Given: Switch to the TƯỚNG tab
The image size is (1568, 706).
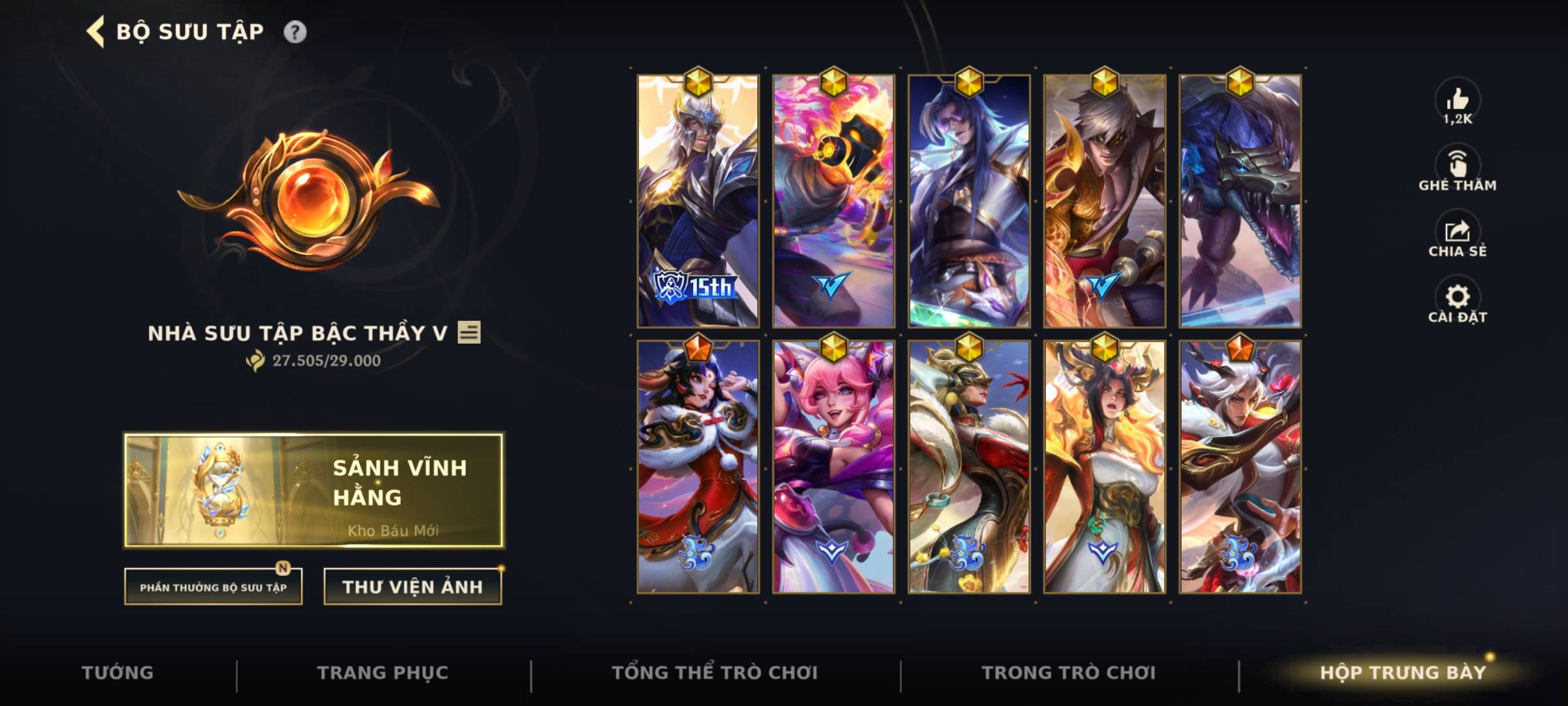Looking at the screenshot, I should (118, 671).
